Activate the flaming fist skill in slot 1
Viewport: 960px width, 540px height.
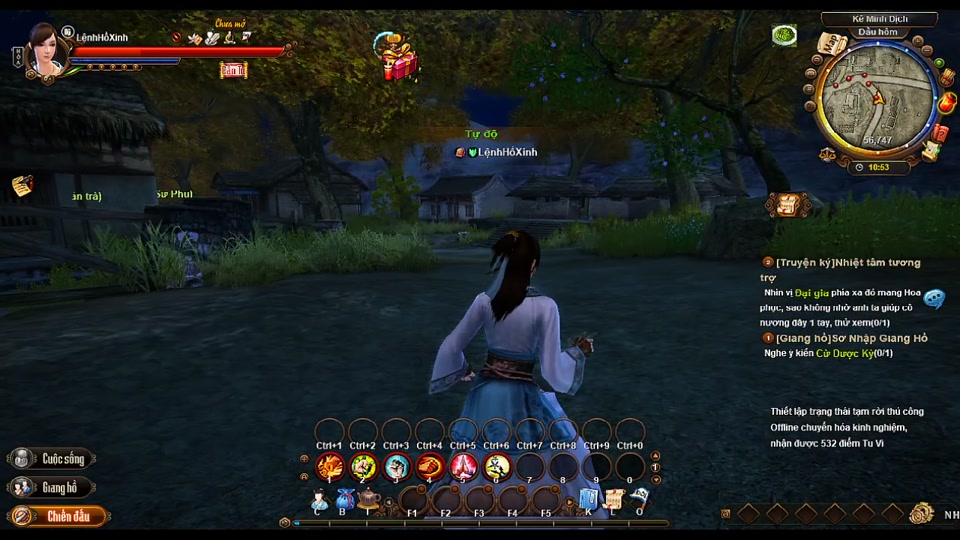(x=330, y=466)
